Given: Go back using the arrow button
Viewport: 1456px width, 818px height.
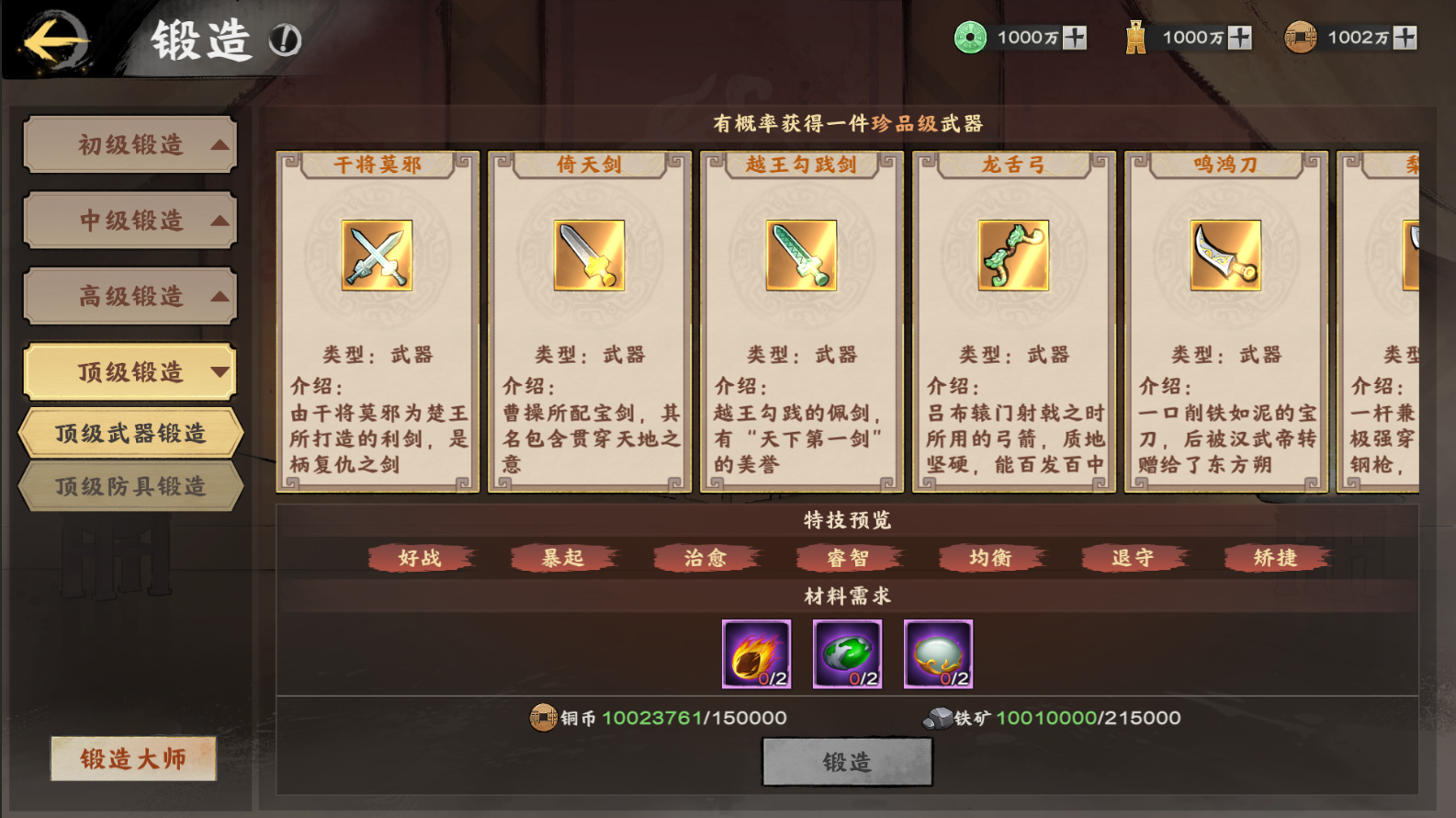Looking at the screenshot, I should click(55, 41).
